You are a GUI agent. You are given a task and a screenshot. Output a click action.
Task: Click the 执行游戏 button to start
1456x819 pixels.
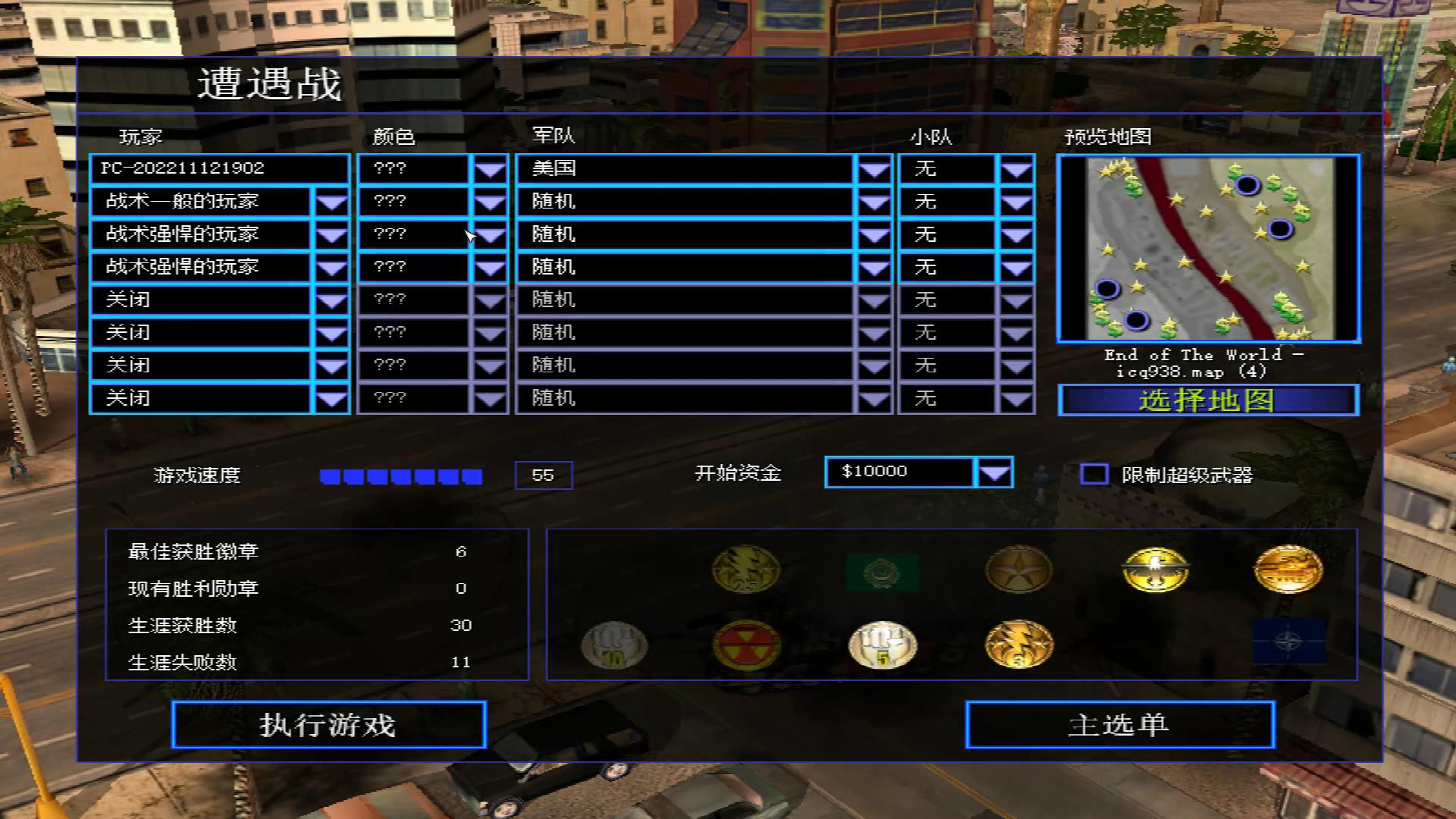(329, 725)
